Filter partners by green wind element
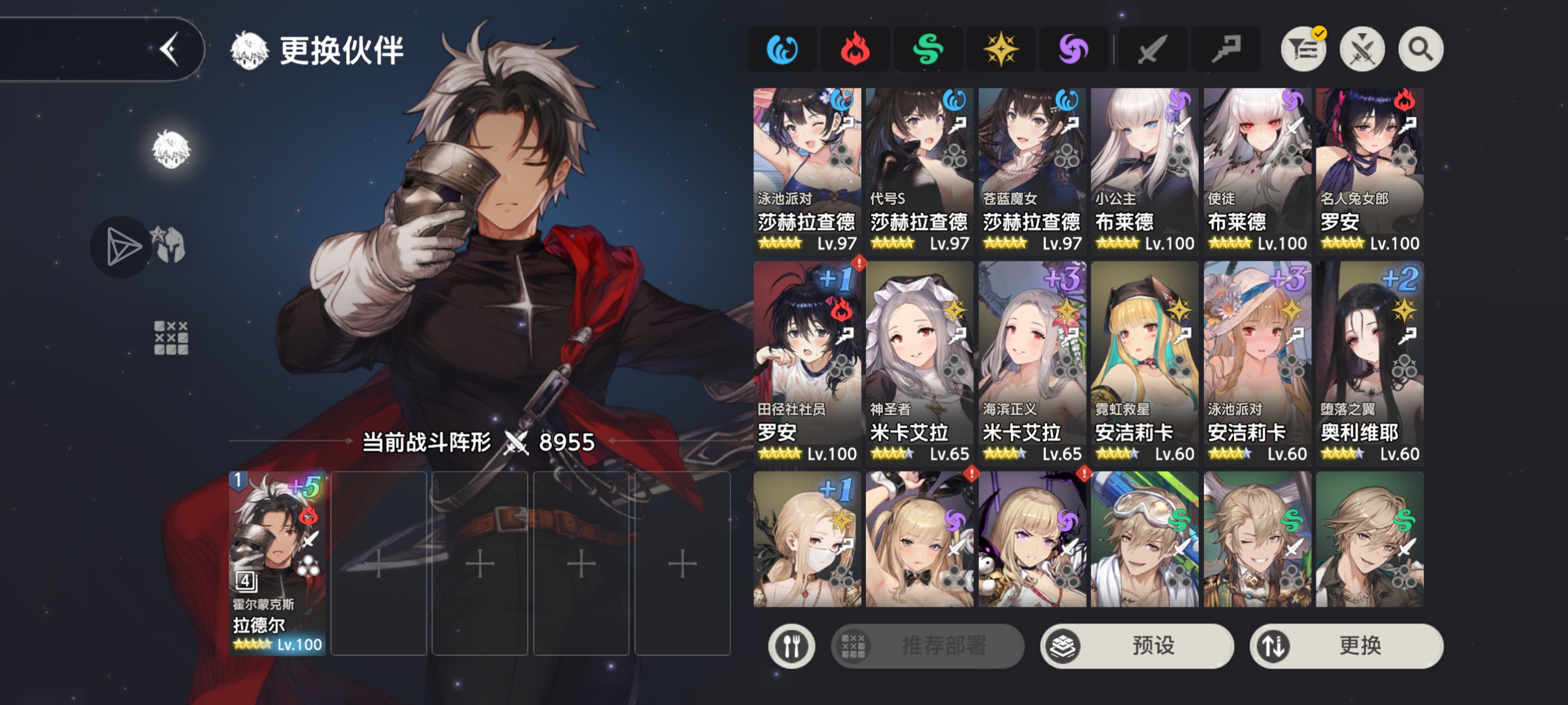The width and height of the screenshot is (1568, 705). click(x=928, y=49)
